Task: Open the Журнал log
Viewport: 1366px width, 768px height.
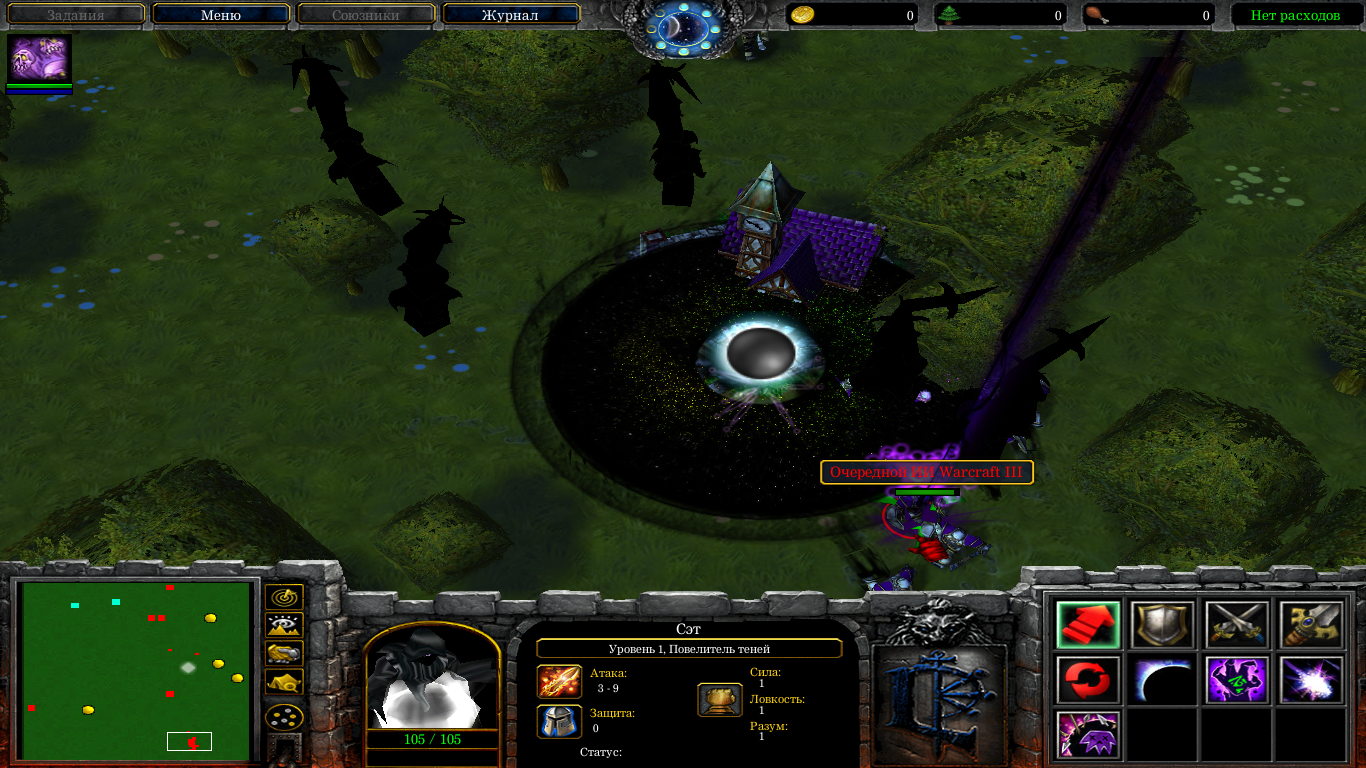Action: click(510, 15)
